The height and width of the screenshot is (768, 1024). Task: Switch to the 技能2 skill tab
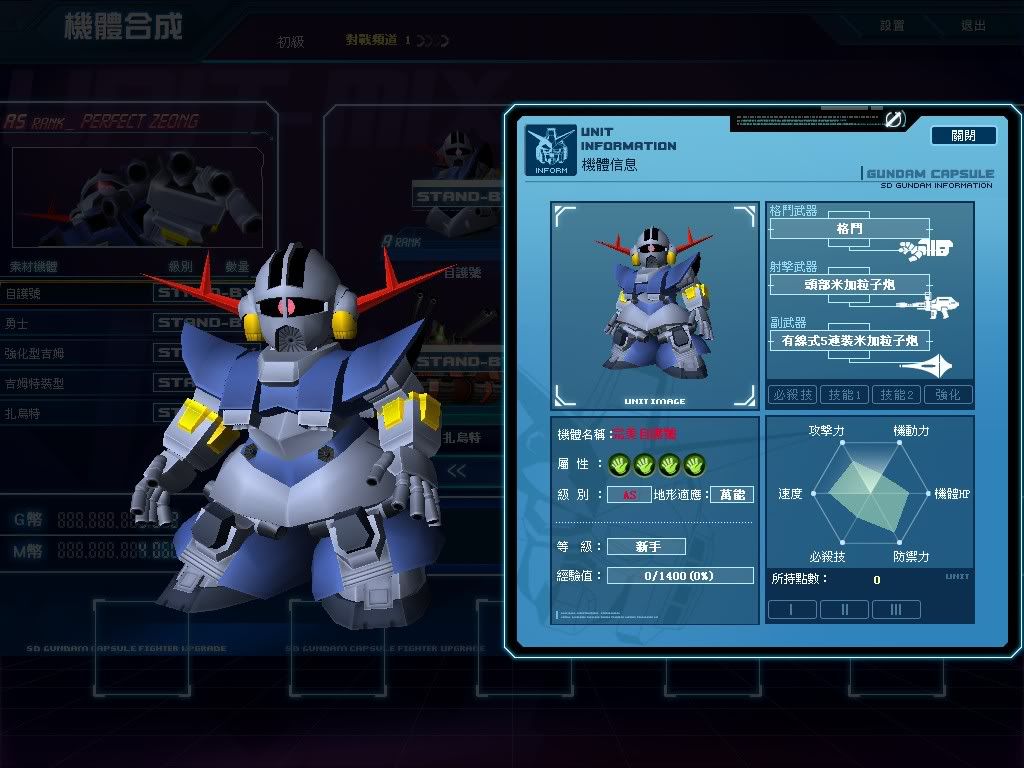(896, 395)
